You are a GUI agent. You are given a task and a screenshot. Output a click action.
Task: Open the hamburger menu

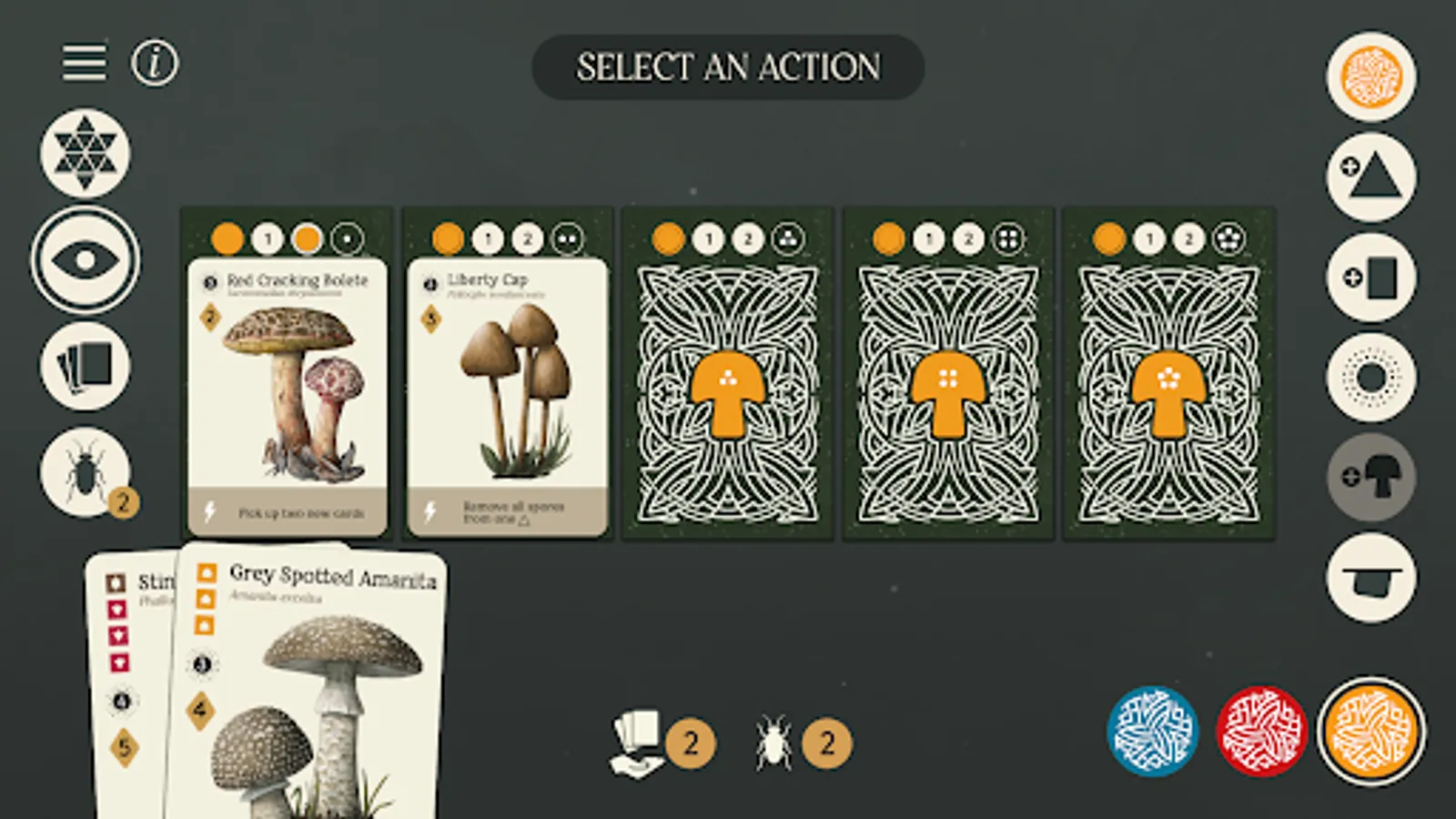pyautogui.click(x=83, y=62)
